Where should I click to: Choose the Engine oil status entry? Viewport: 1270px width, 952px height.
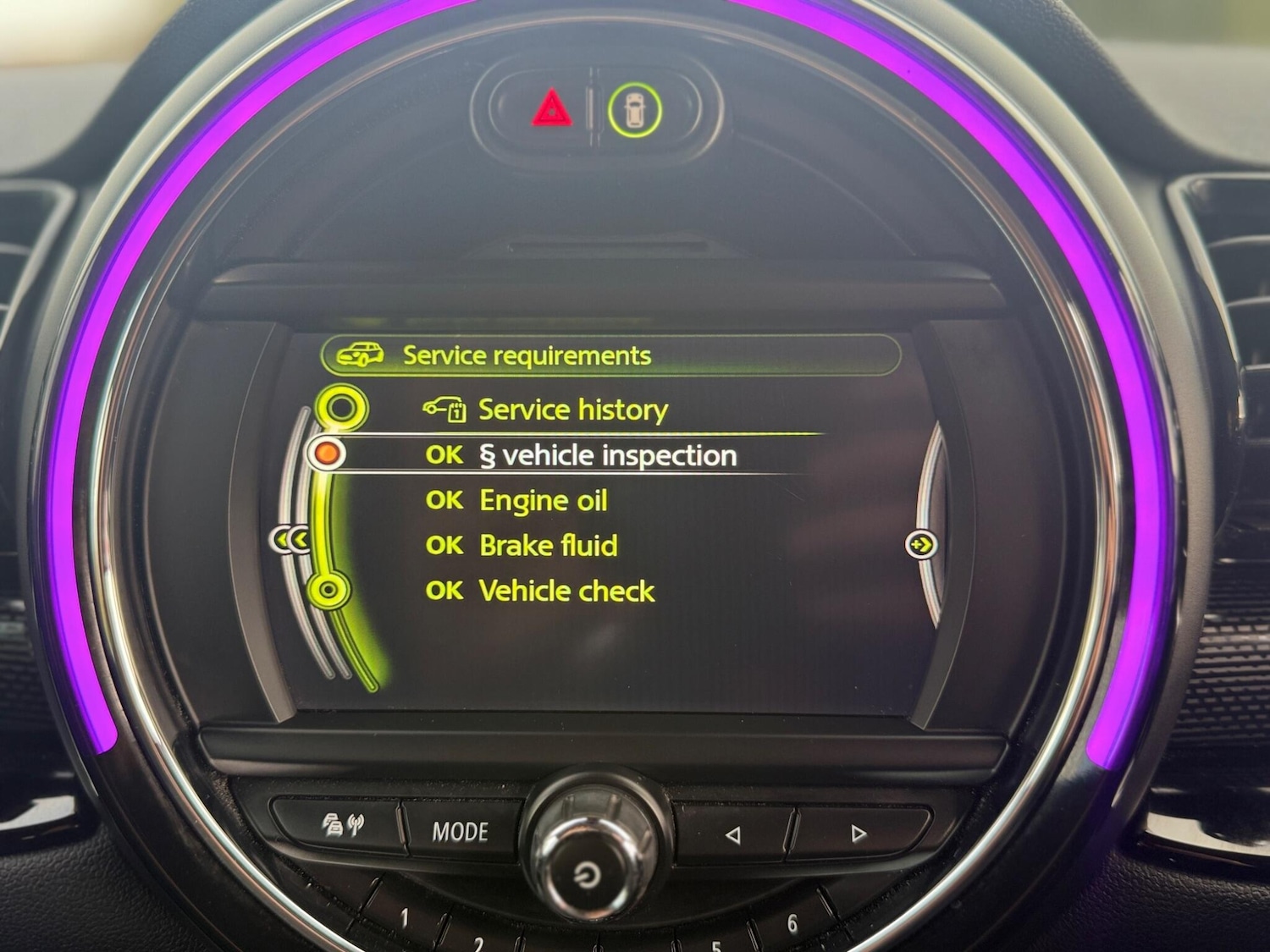(543, 501)
